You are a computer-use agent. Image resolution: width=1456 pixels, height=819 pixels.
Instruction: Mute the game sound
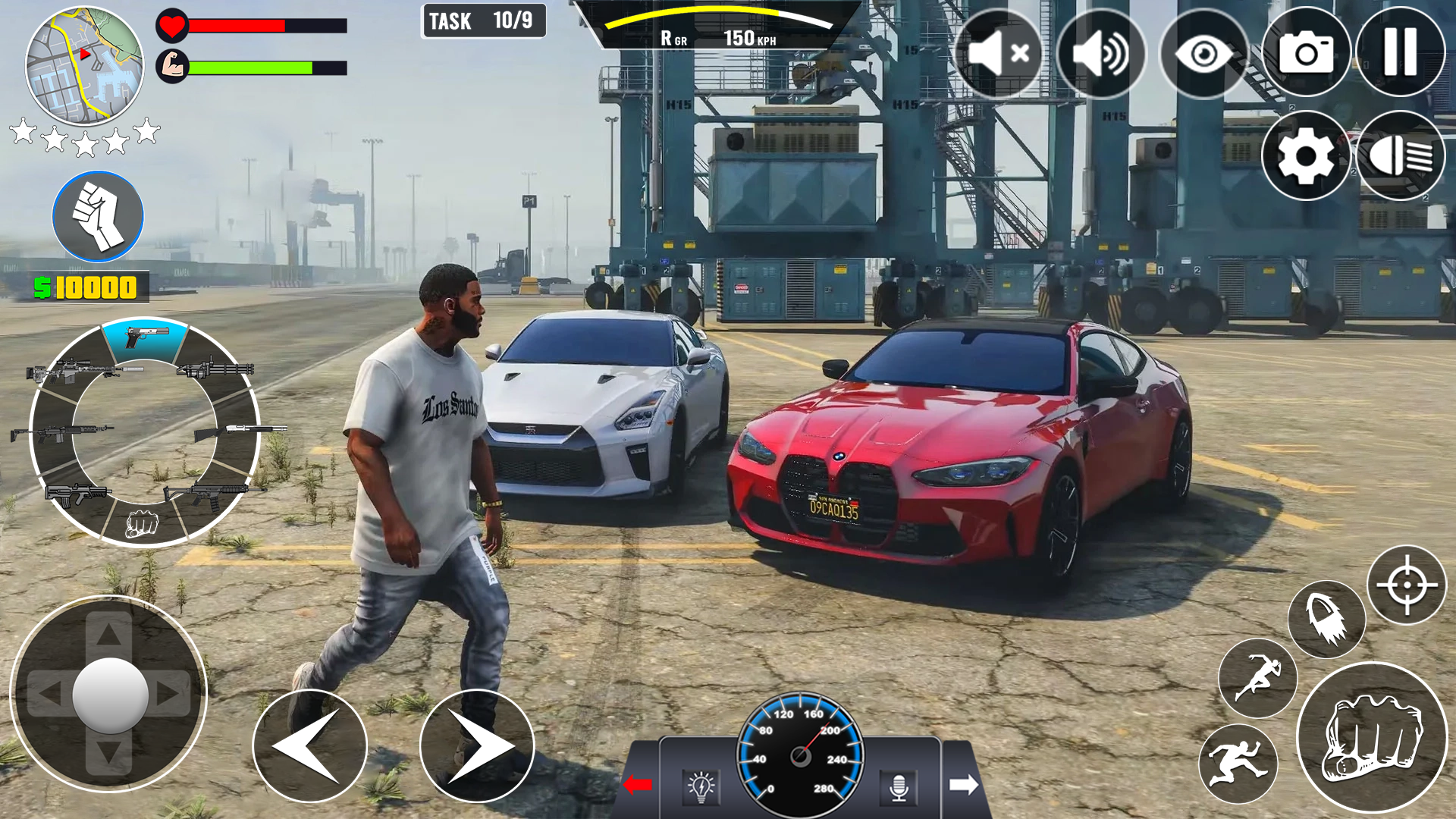1001,52
